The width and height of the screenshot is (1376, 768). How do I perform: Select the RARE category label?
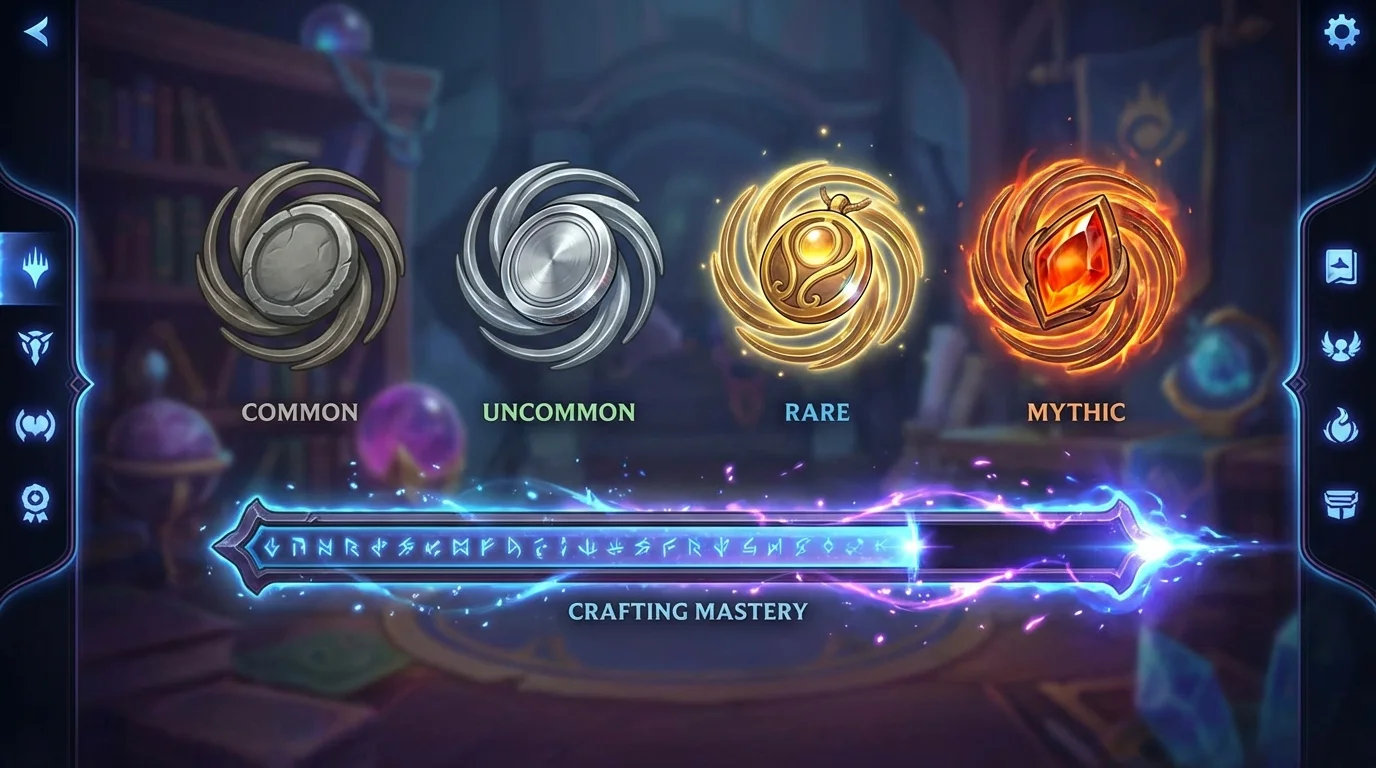click(818, 412)
